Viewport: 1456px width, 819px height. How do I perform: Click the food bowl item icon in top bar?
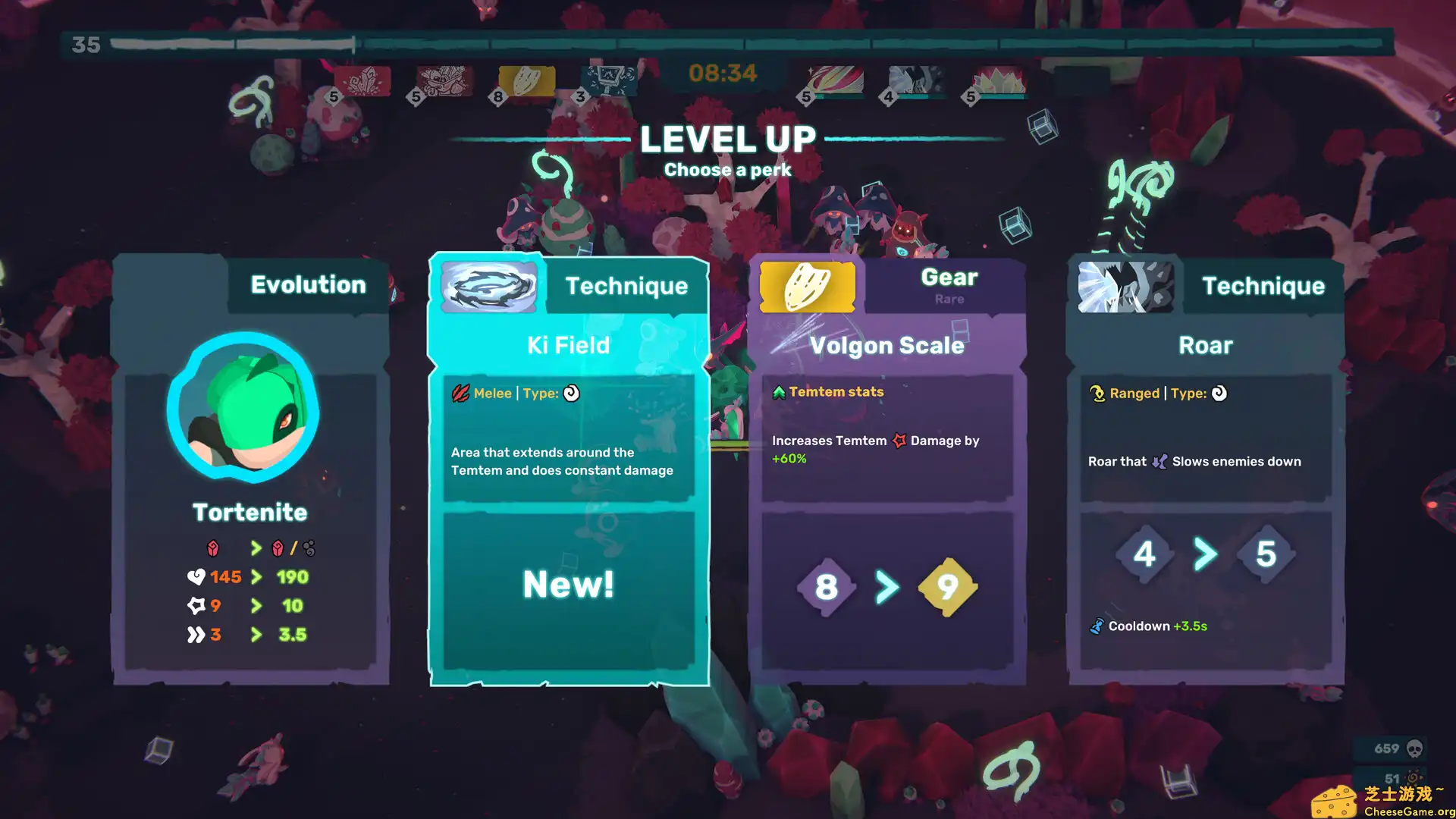point(444,80)
